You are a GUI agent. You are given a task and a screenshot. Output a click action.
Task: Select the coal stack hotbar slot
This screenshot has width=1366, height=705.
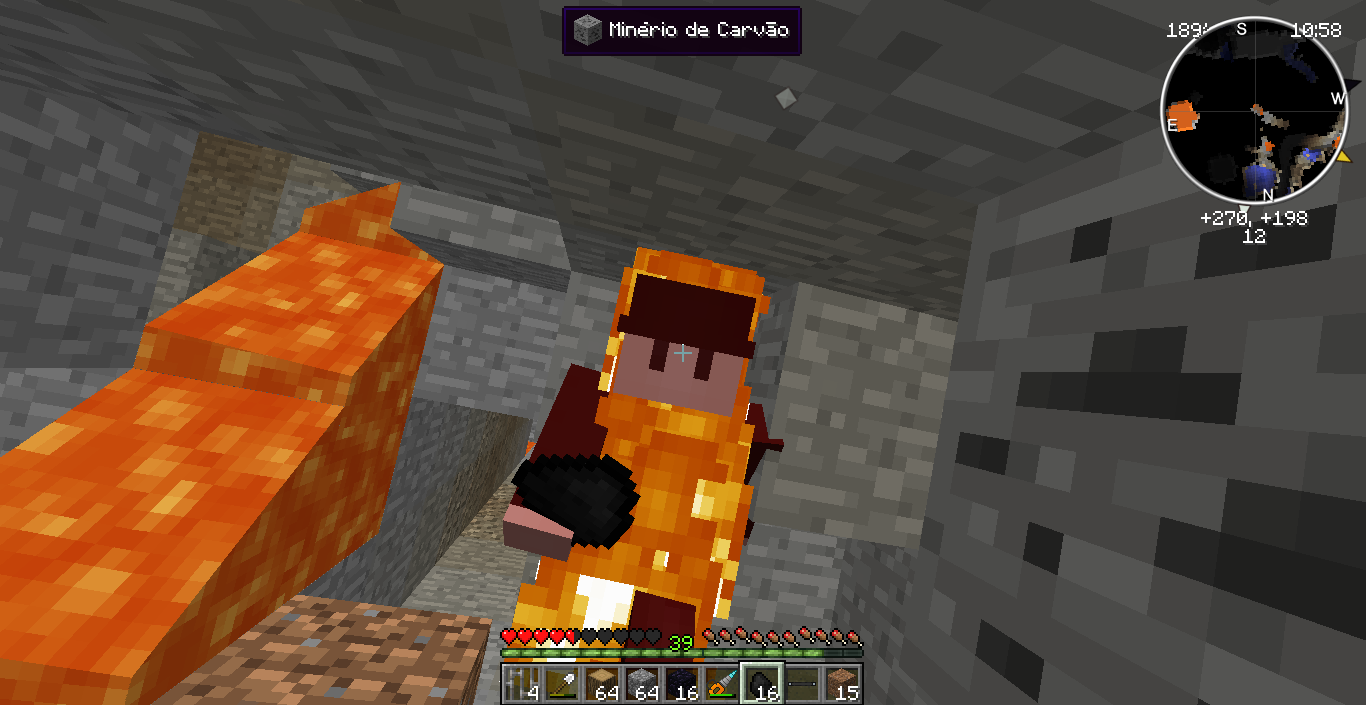[762, 684]
